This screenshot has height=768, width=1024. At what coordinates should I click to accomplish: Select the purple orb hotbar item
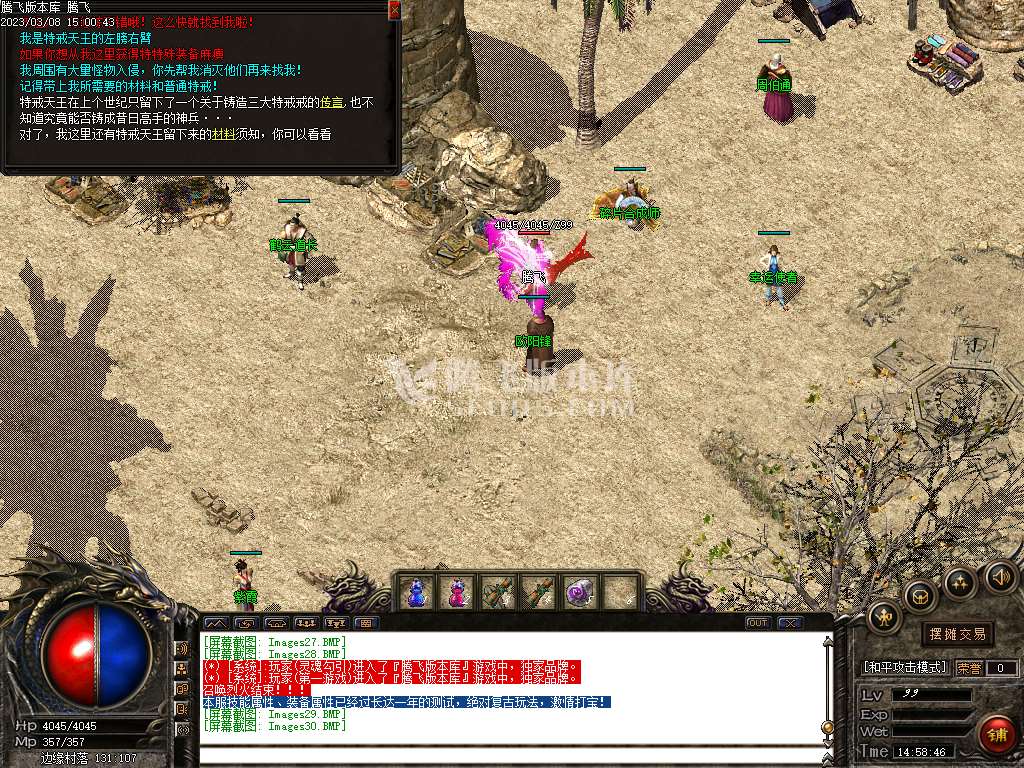pos(580,592)
